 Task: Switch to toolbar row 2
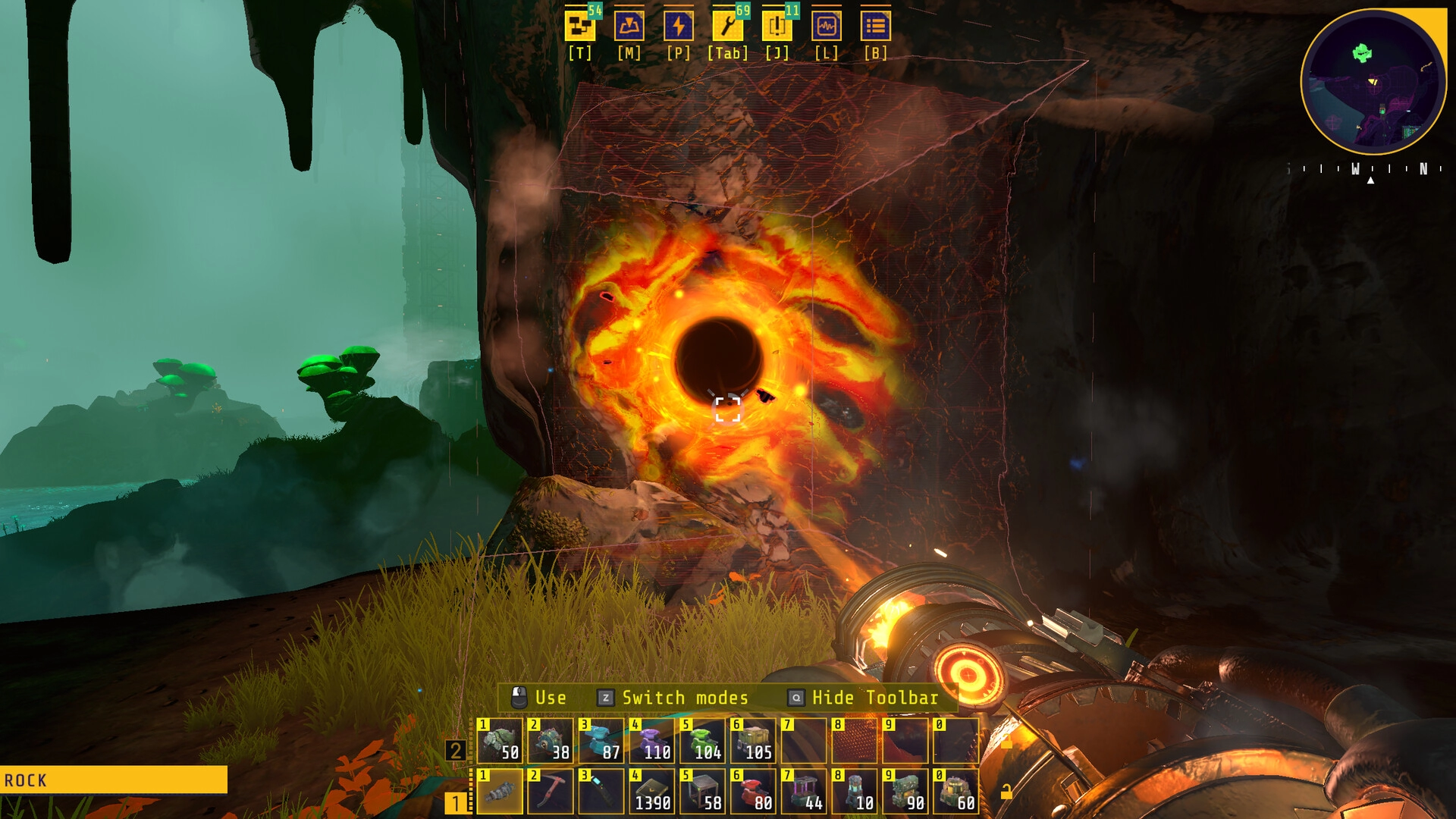(456, 751)
